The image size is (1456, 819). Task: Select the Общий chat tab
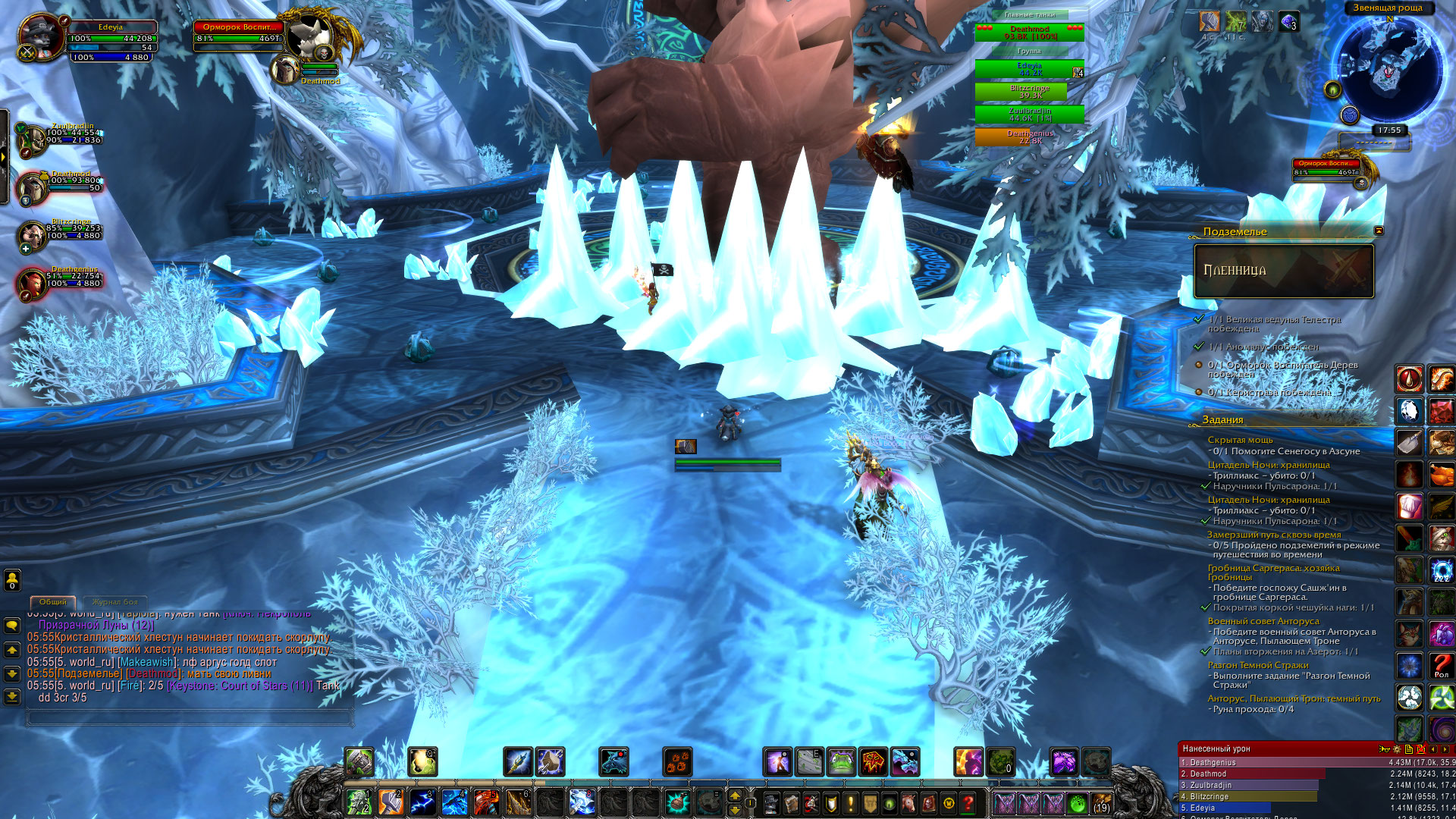(52, 602)
